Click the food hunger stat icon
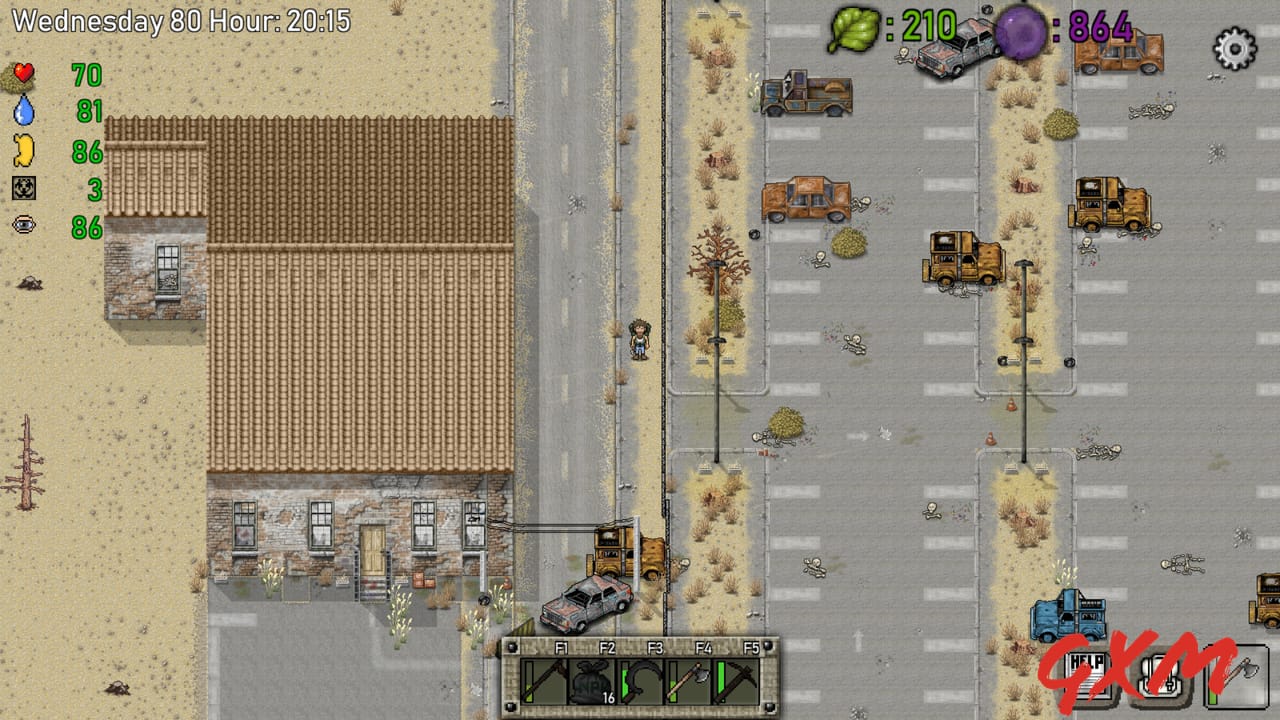Screen dimensions: 1280x720 click(24, 149)
